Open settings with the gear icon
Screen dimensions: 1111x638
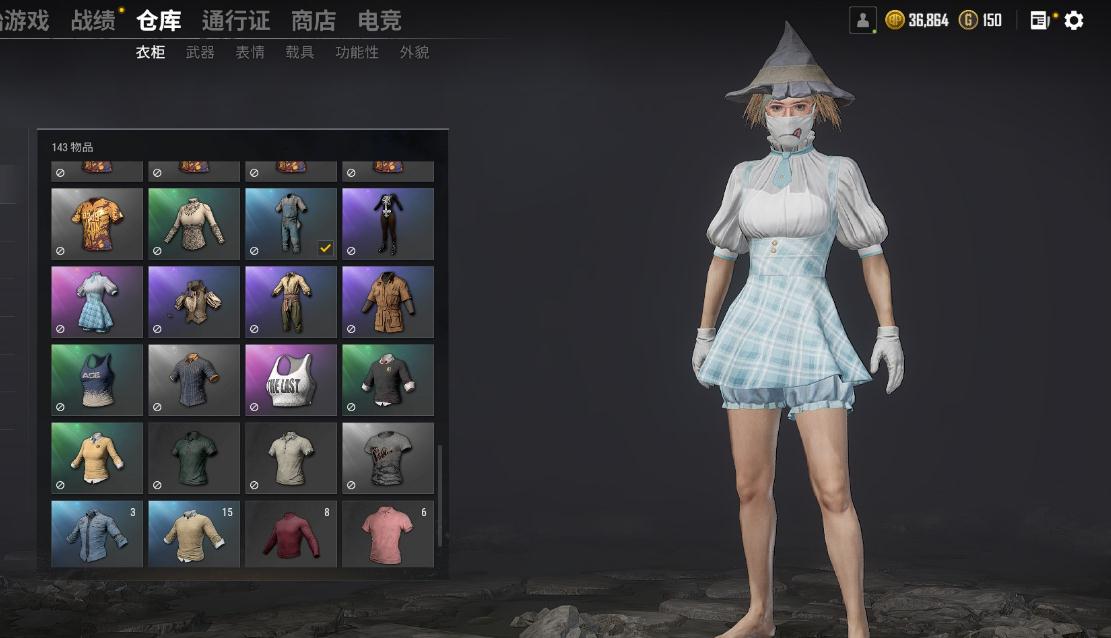pos(1074,20)
